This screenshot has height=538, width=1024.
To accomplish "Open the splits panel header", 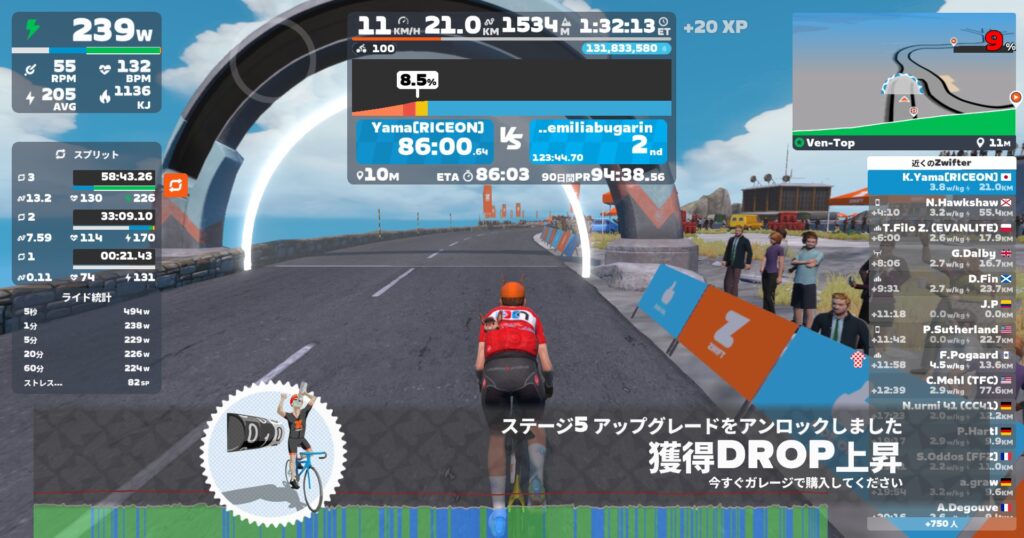I will tap(86, 155).
